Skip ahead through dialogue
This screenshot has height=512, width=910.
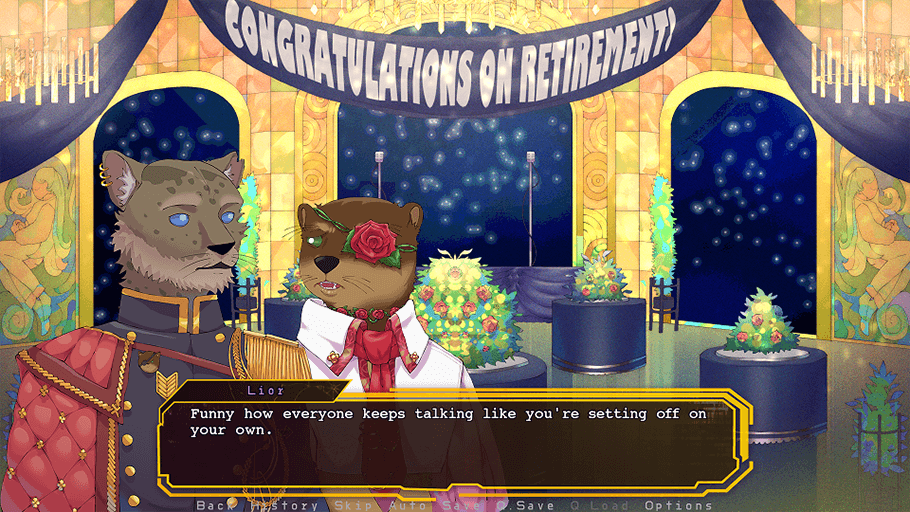tap(352, 505)
